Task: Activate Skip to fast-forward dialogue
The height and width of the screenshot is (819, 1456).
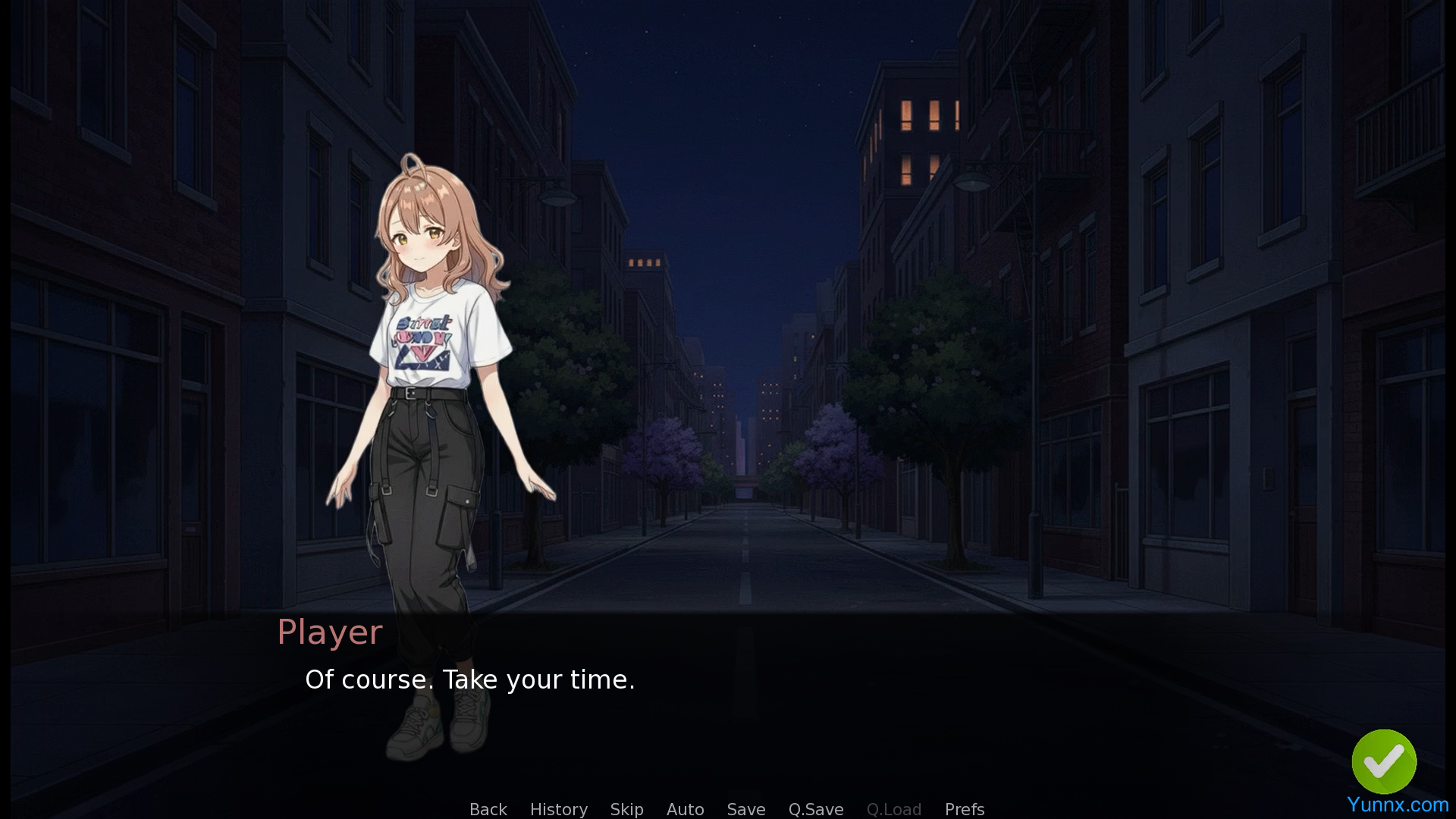Action: (626, 809)
